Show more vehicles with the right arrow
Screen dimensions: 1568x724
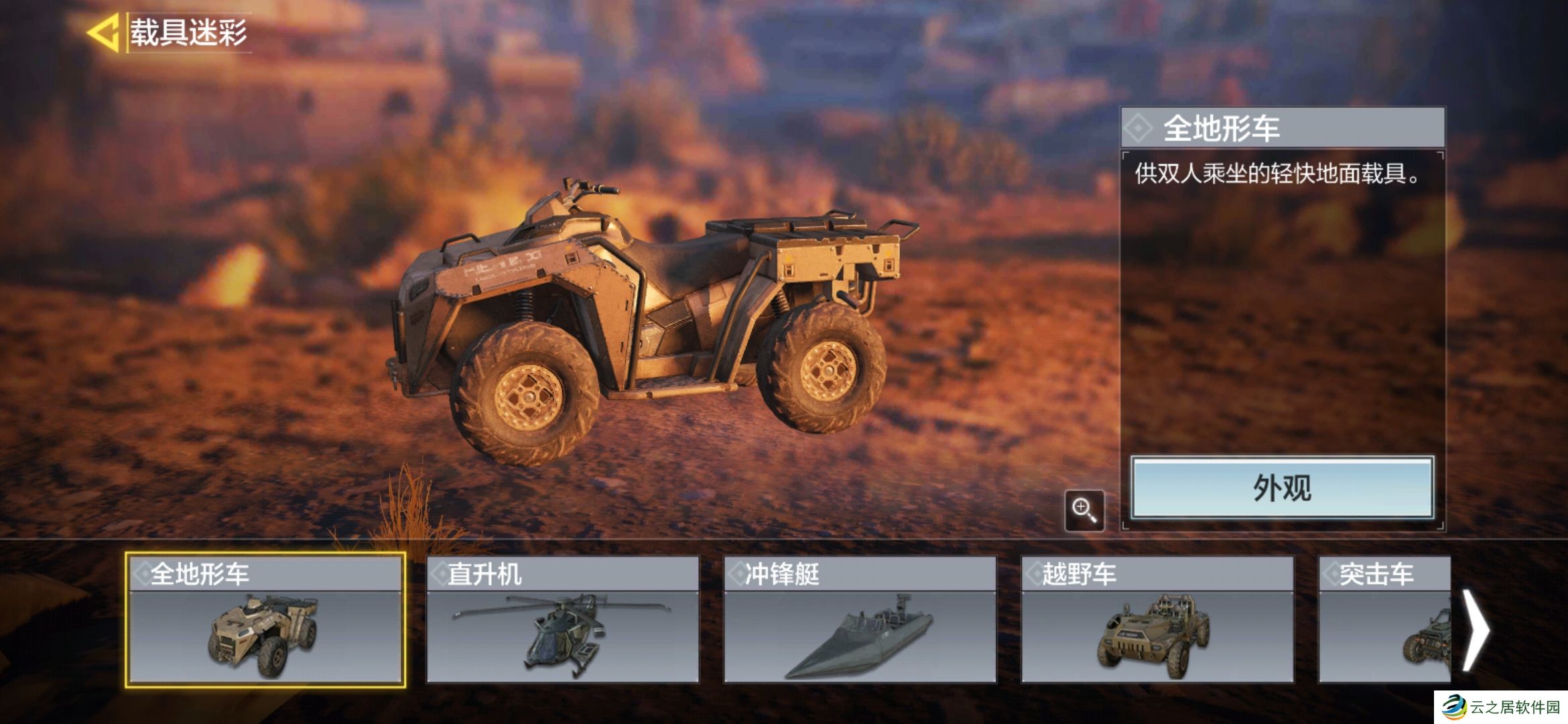pyautogui.click(x=1475, y=629)
